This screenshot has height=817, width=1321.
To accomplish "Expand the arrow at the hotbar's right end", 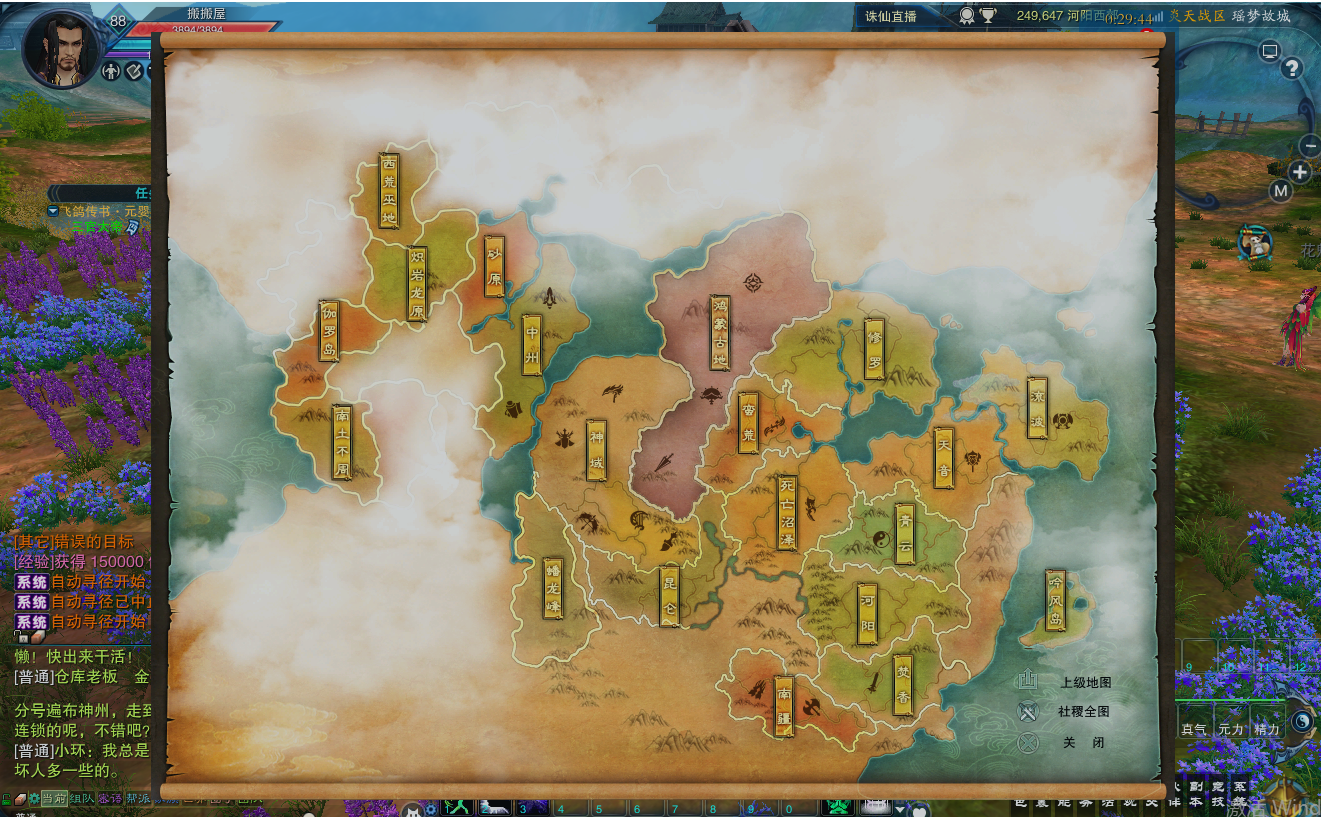I will point(900,808).
